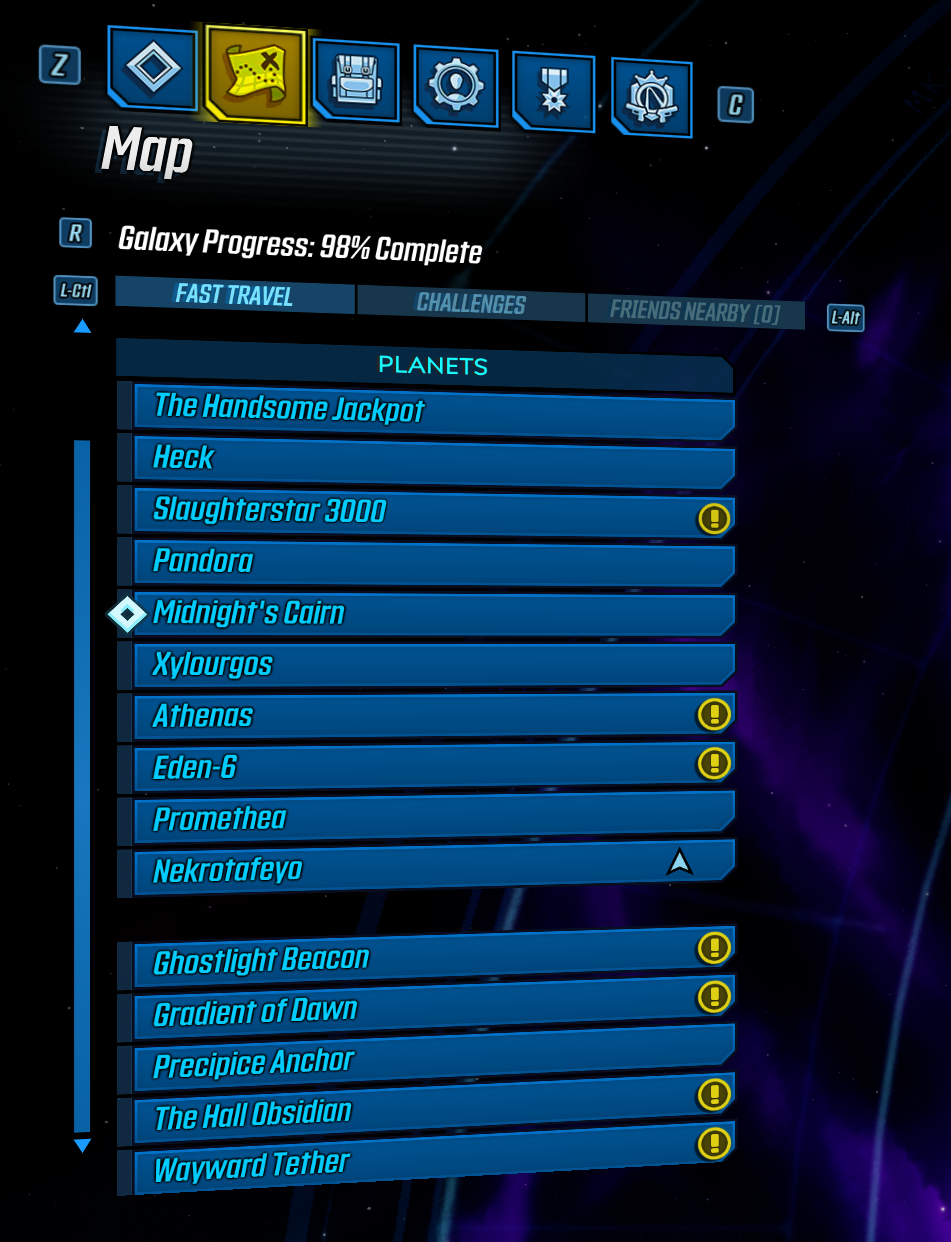
Task: Open the Guardian Rank tab
Action: click(651, 97)
